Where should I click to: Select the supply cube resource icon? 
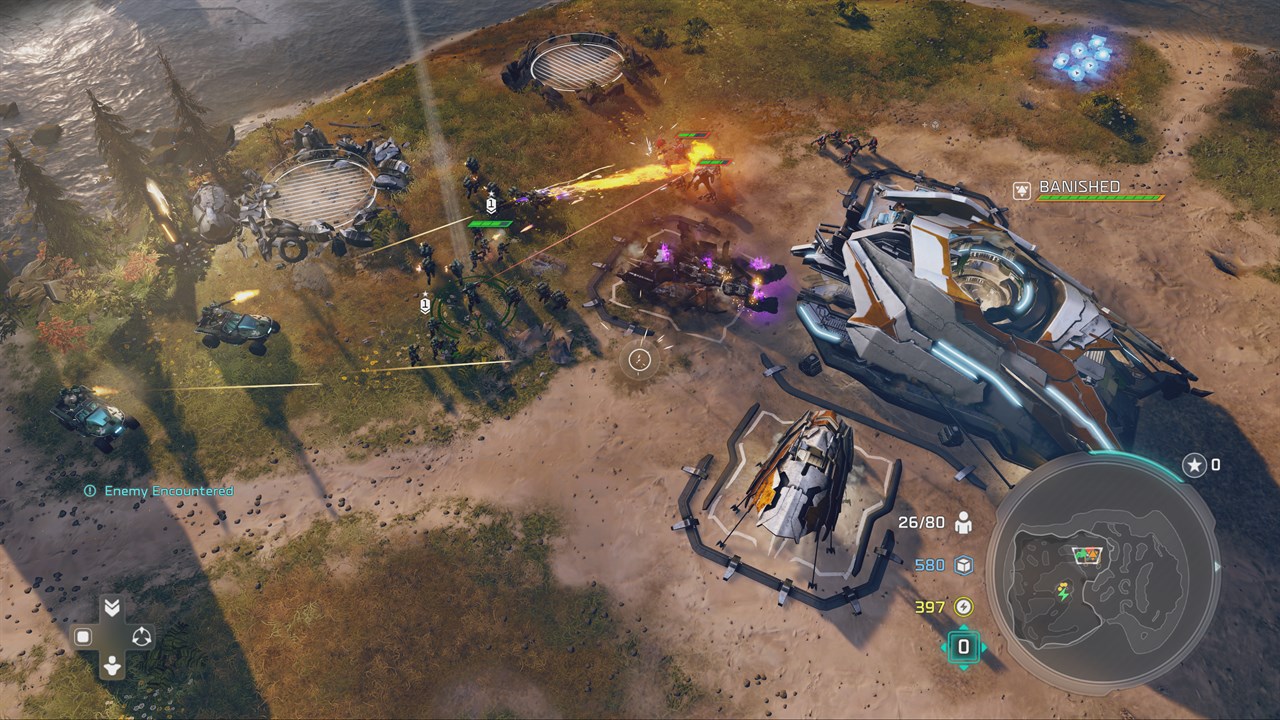click(963, 565)
